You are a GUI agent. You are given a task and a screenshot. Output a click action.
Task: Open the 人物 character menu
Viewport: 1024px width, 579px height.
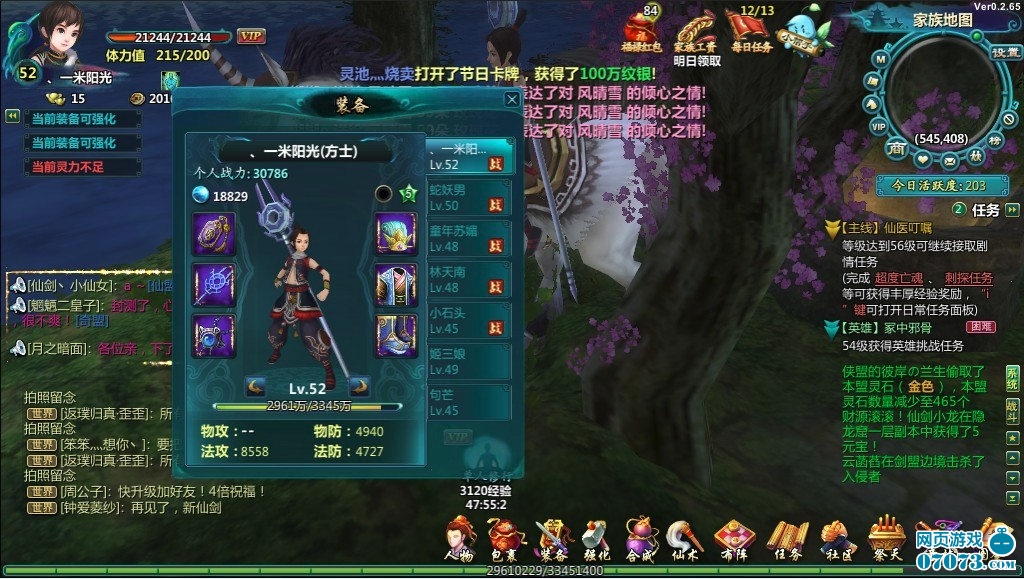tap(459, 541)
